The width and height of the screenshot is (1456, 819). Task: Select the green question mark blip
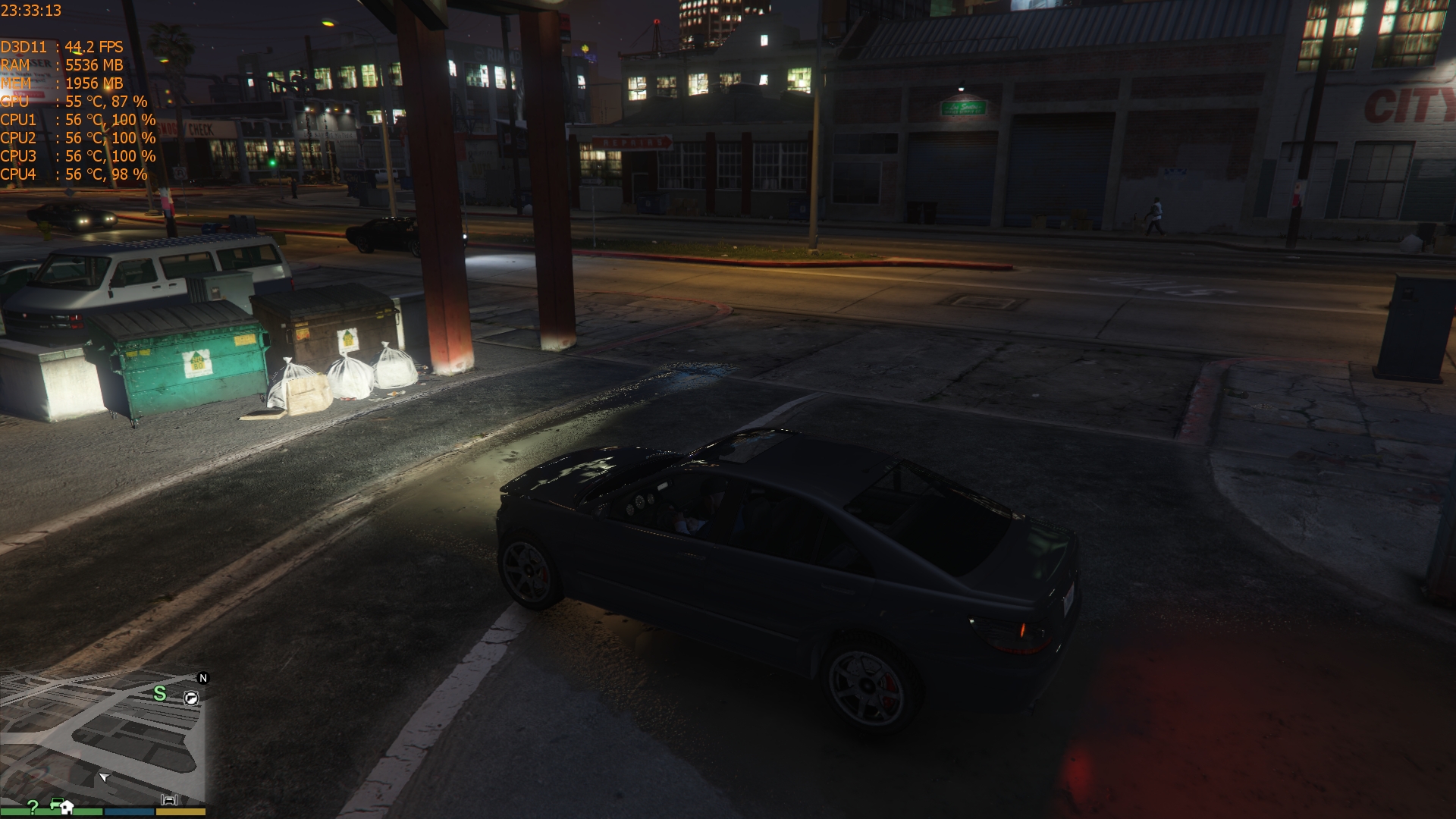pyautogui.click(x=33, y=805)
